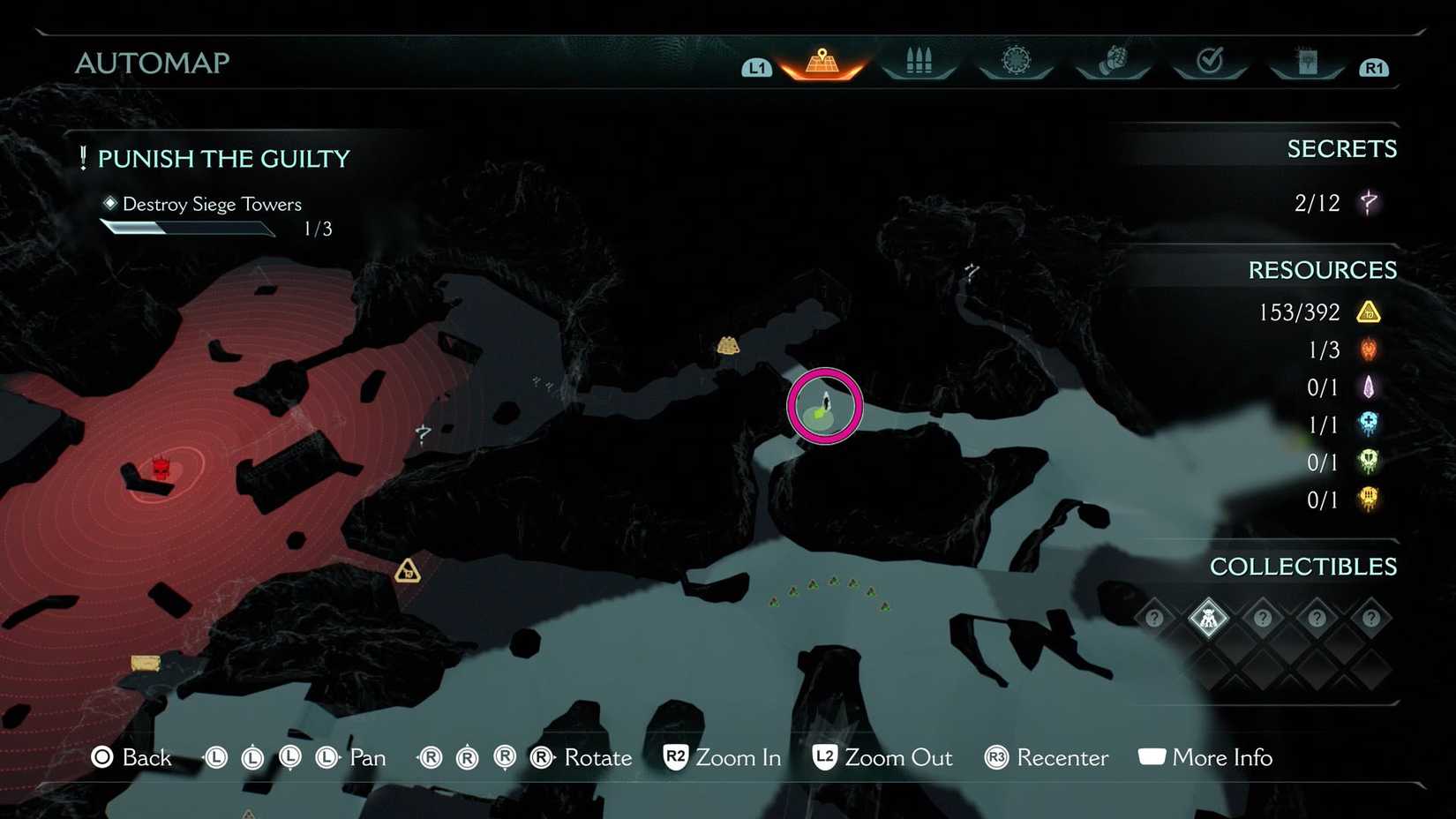Image resolution: width=1456 pixels, height=819 pixels.
Task: Click a question-mark collectible slot
Action: (1264, 618)
